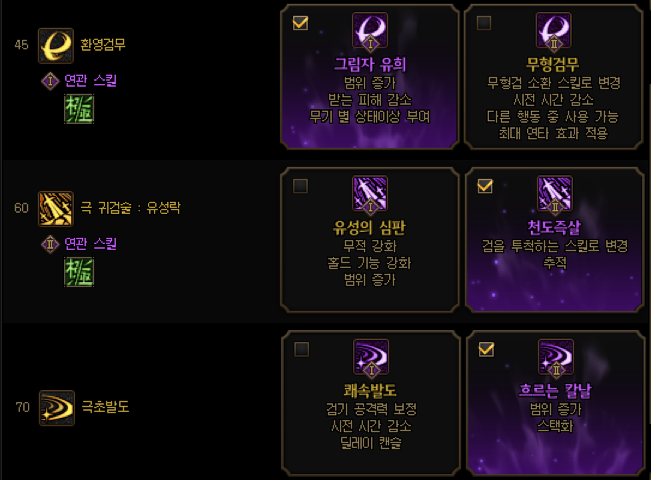Tick the 무형검무 checkbox
This screenshot has height=480, width=651.
485,22
